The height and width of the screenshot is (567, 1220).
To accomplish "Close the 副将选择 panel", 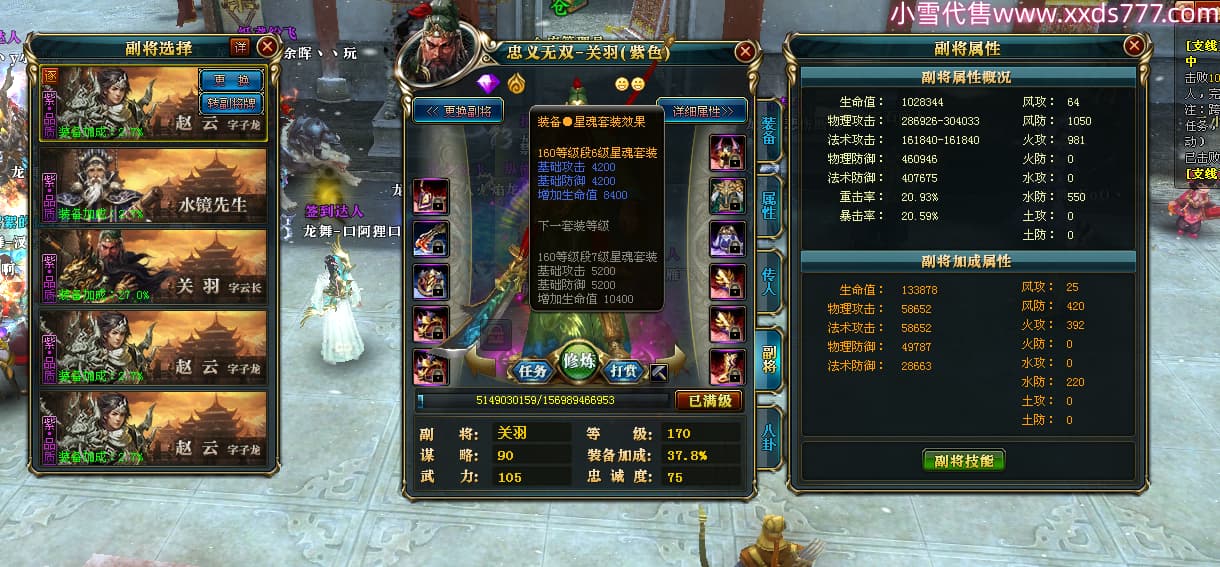I will coord(267,46).
